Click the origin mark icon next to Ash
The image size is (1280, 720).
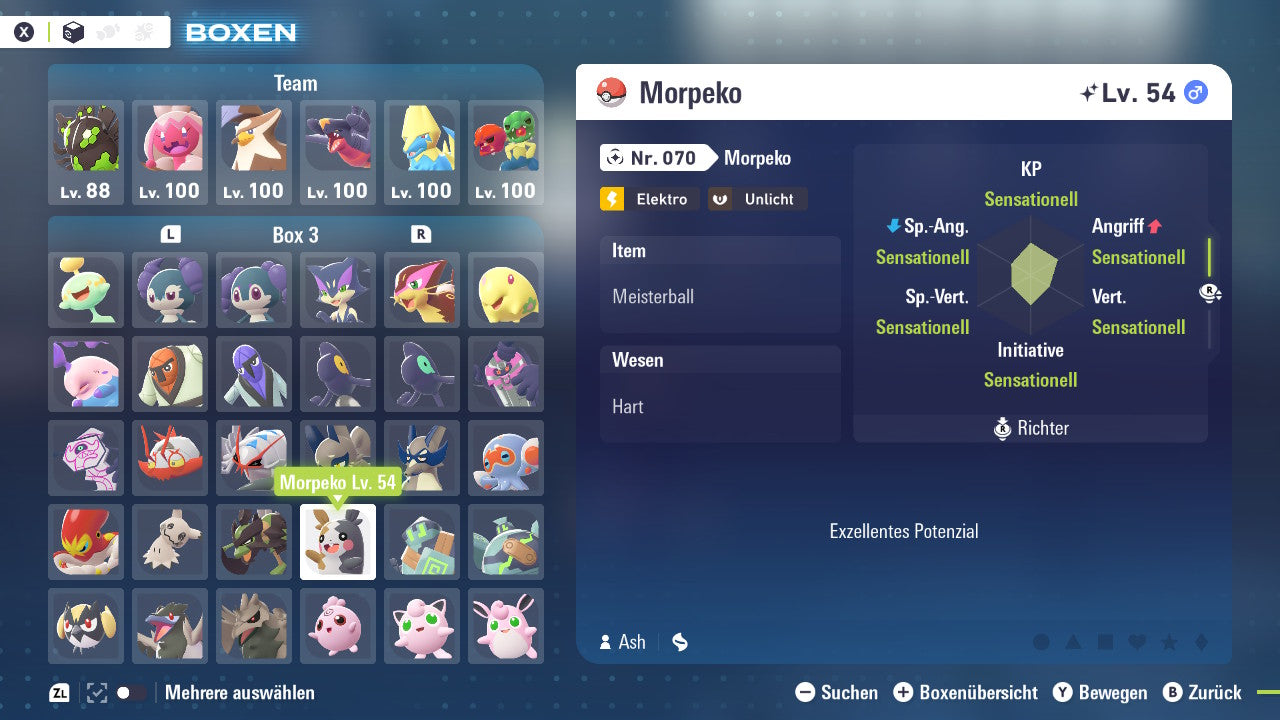(x=680, y=643)
